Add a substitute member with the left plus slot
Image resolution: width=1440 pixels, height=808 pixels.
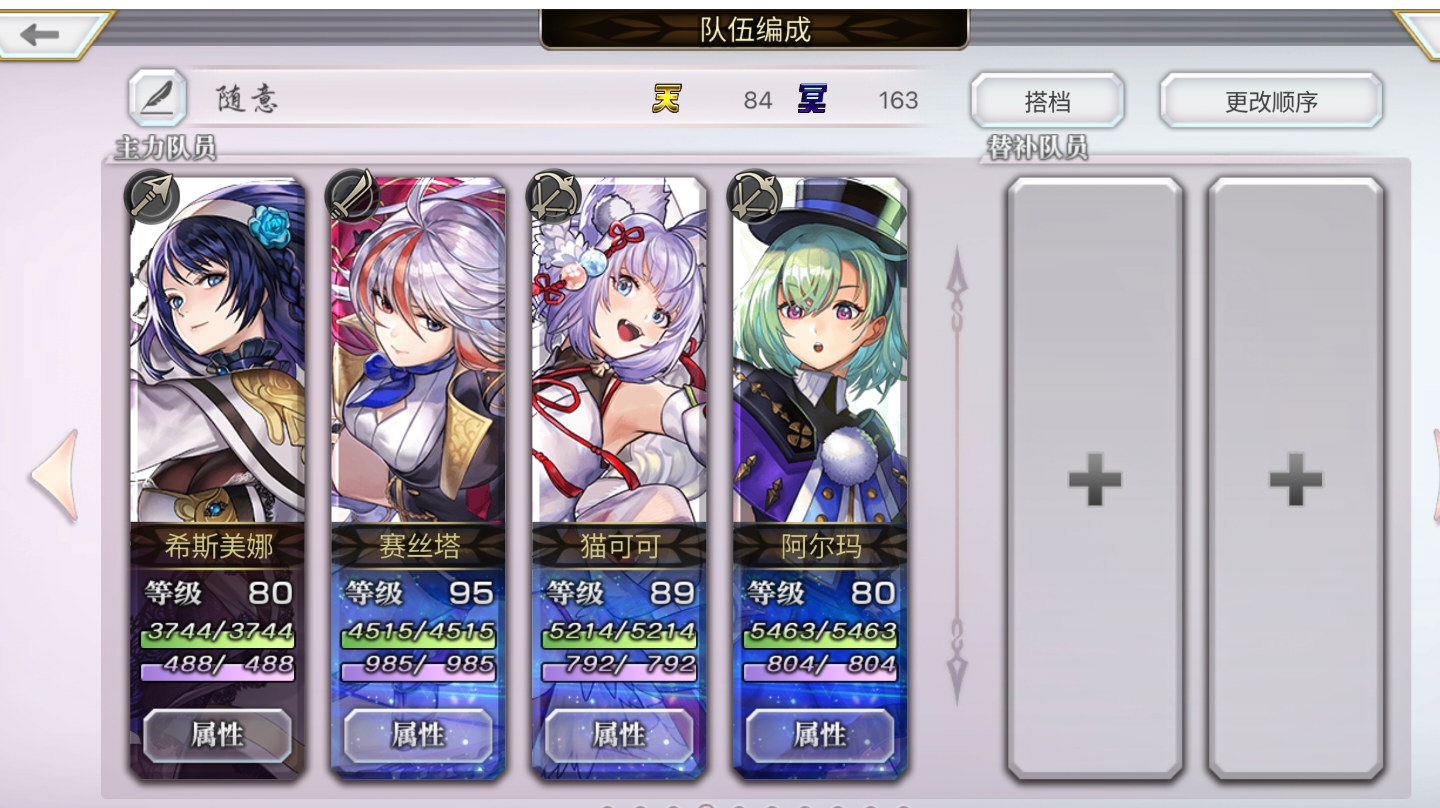[1093, 478]
